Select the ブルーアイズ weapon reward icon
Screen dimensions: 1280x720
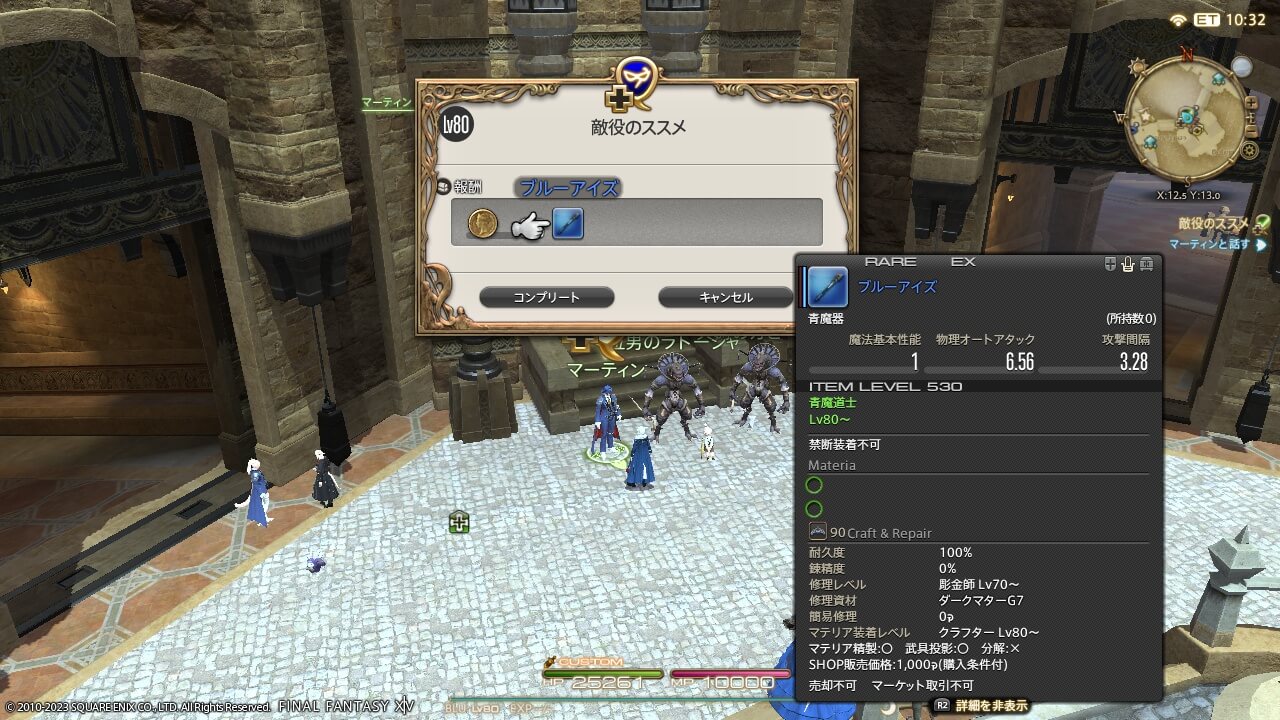[566, 223]
